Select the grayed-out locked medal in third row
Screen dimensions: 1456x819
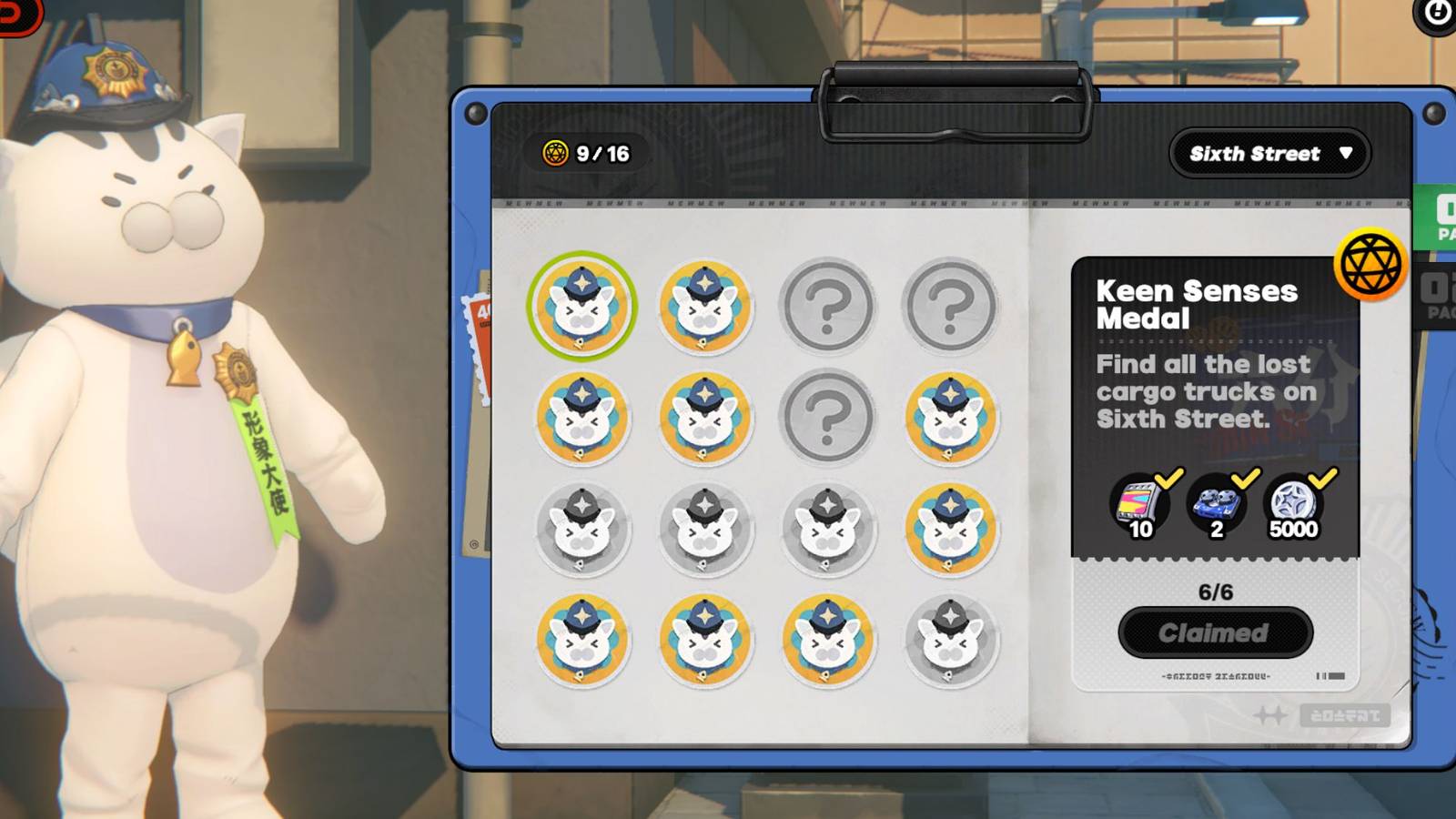click(x=585, y=529)
